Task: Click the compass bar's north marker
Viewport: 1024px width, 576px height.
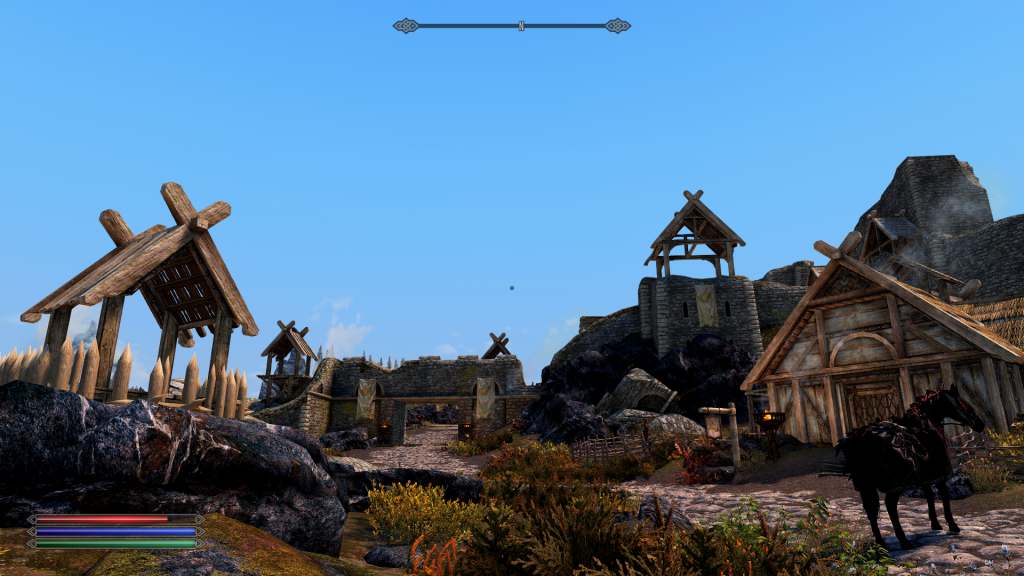Action: (x=521, y=26)
